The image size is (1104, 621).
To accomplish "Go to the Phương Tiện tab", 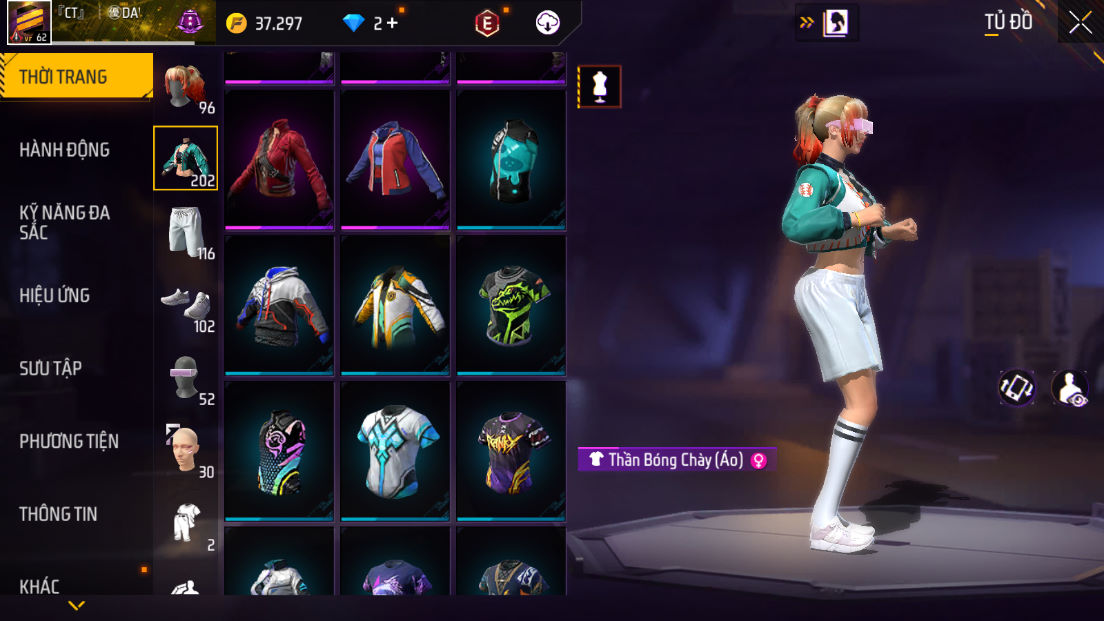I will tap(69, 441).
